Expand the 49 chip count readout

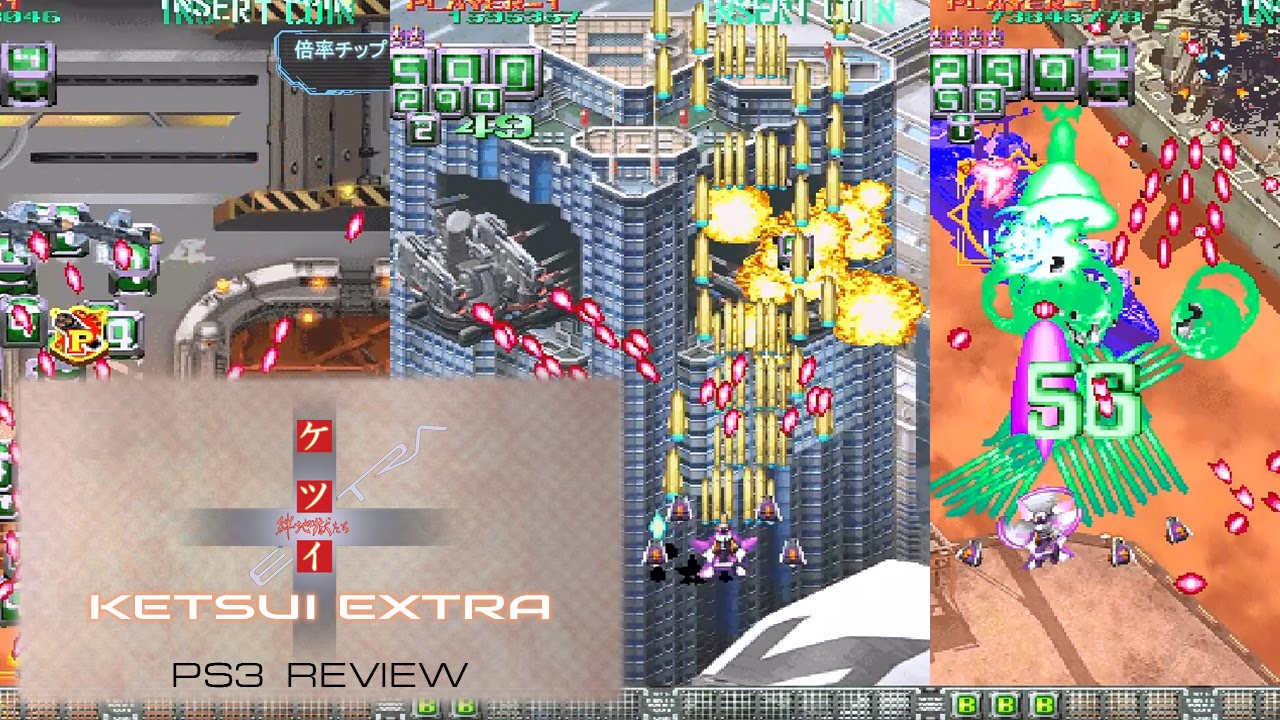click(x=492, y=128)
